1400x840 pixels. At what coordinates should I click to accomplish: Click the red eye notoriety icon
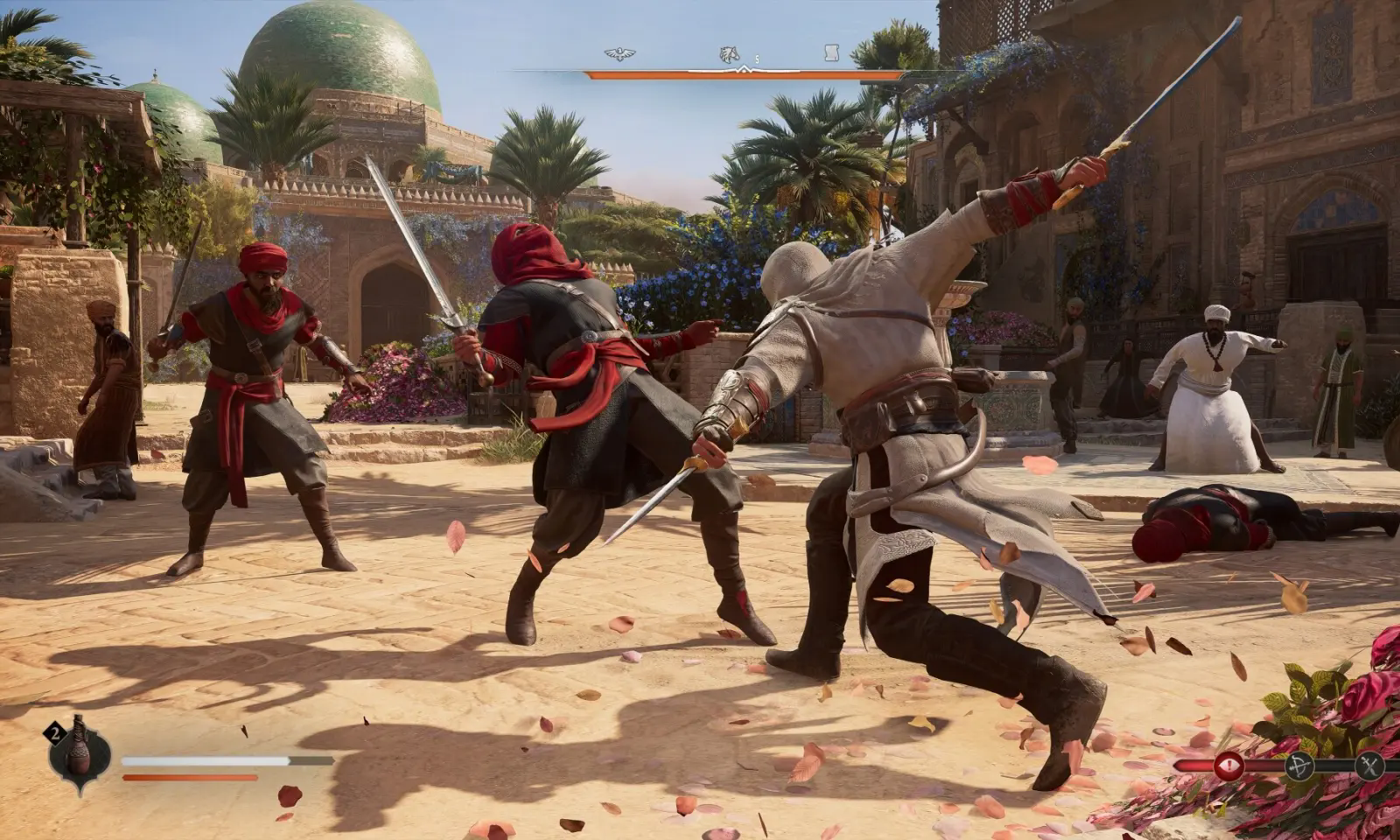pyautogui.click(x=1229, y=766)
